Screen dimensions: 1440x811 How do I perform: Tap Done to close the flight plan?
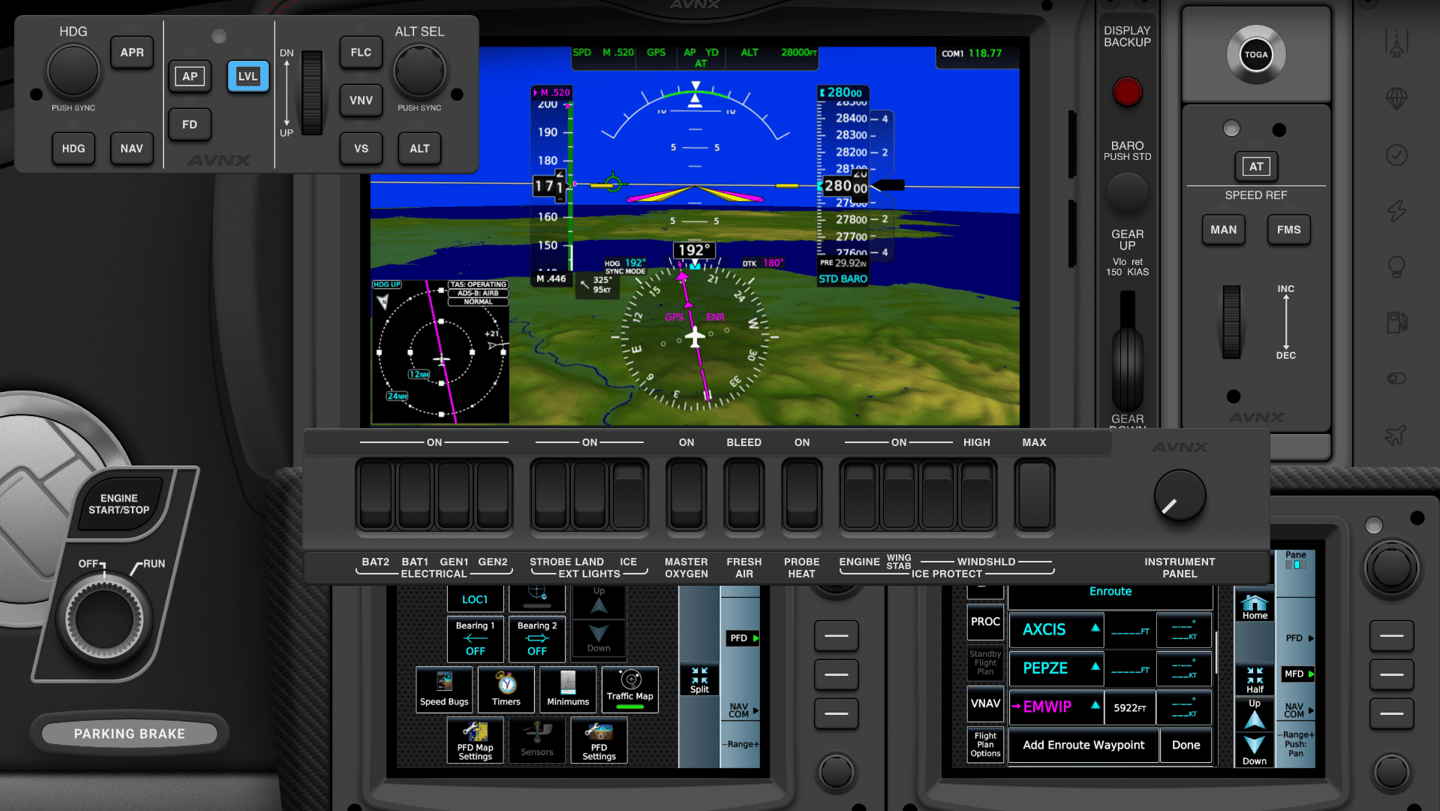(x=1186, y=745)
